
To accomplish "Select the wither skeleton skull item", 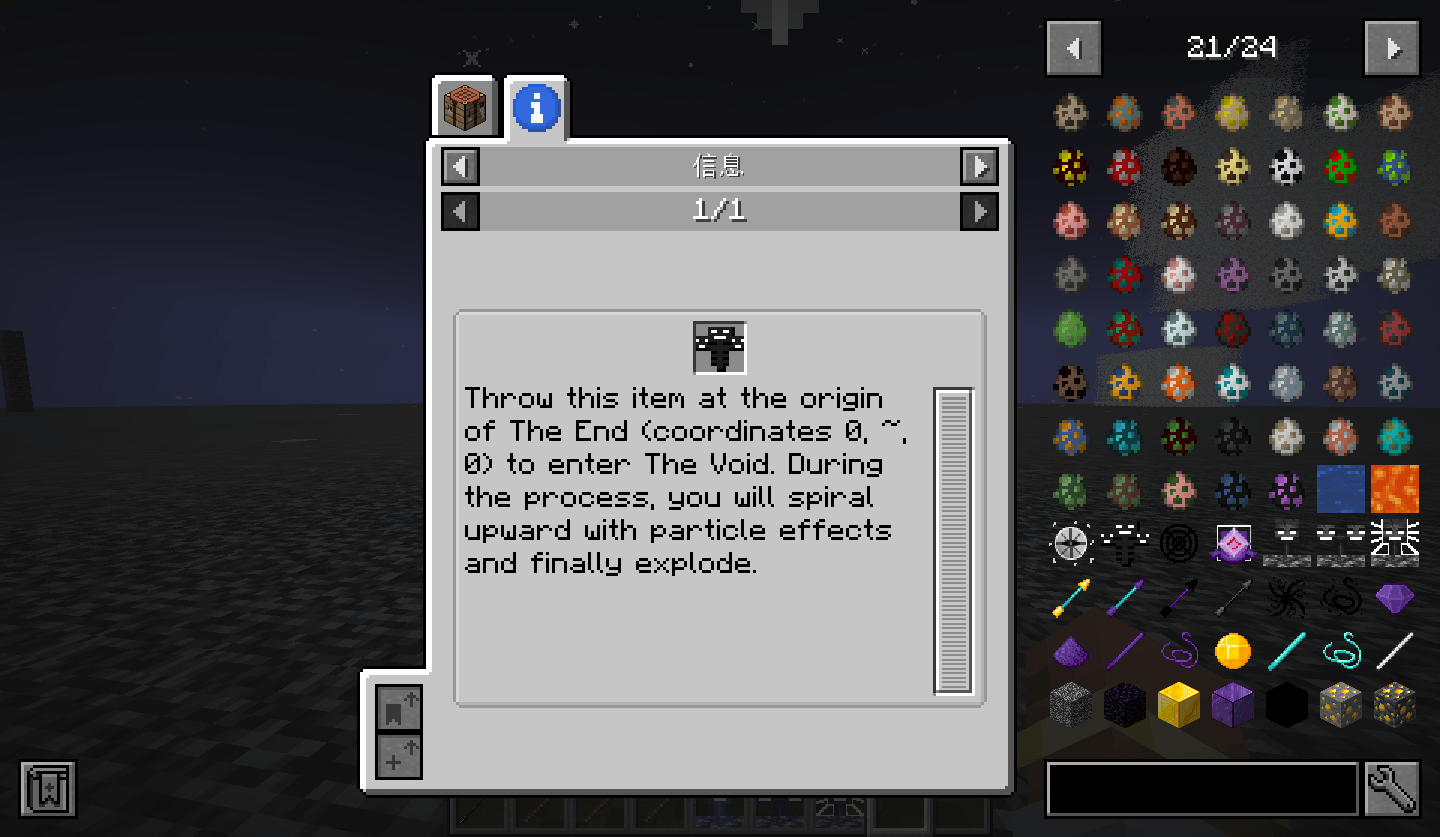I will click(1285, 543).
